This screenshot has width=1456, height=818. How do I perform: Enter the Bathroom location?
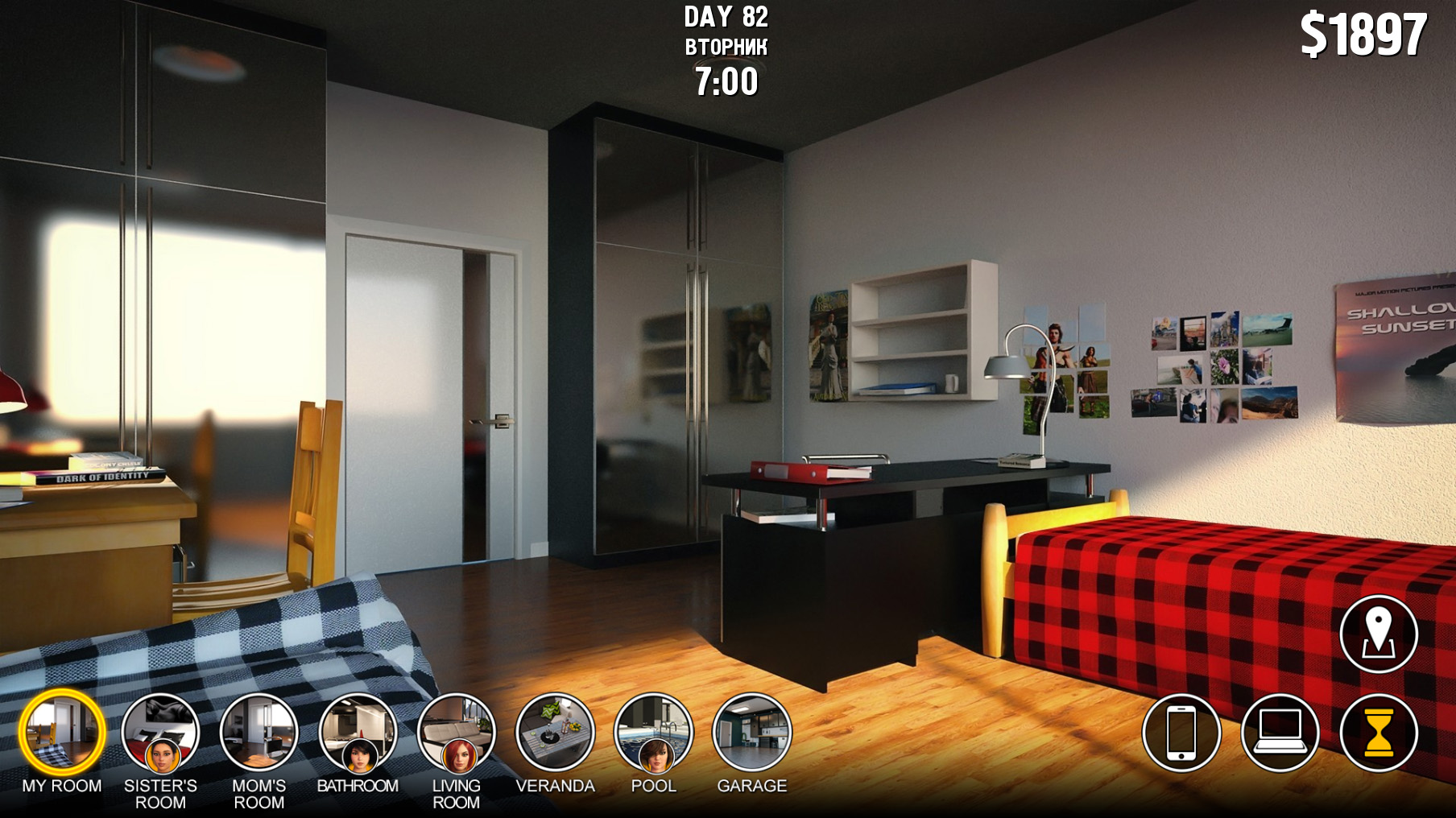point(358,733)
